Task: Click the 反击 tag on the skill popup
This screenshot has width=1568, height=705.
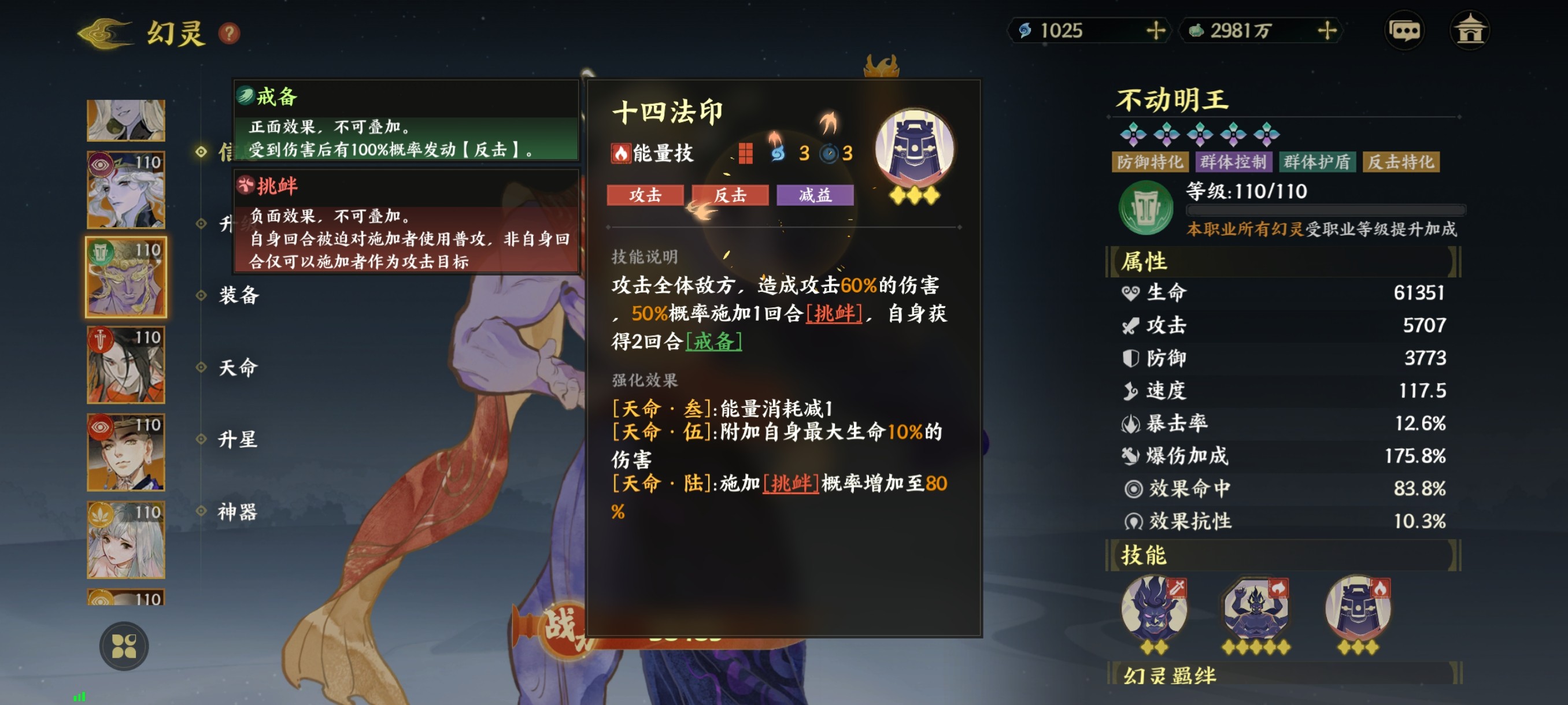Action: [x=731, y=196]
